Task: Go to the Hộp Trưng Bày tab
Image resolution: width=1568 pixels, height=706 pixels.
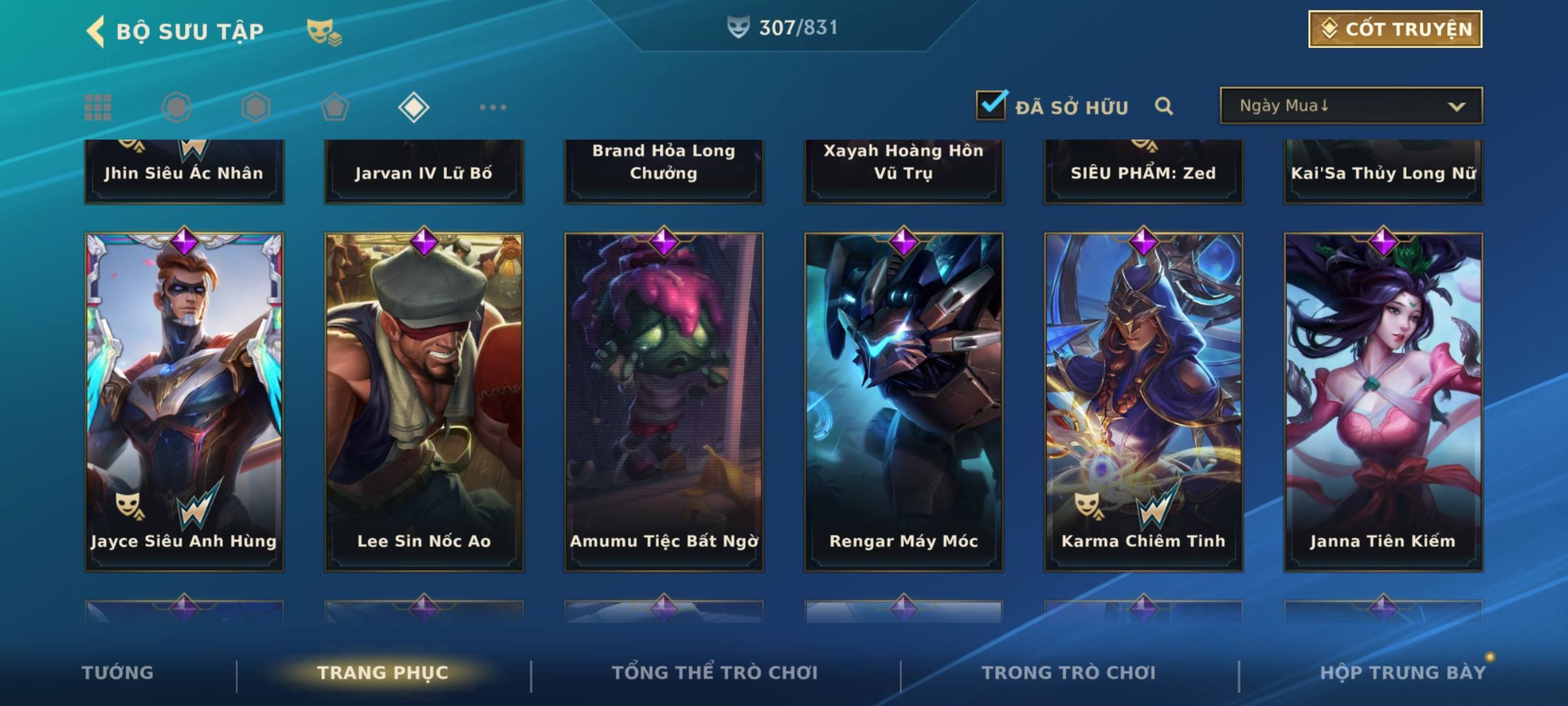Action: tap(1402, 673)
